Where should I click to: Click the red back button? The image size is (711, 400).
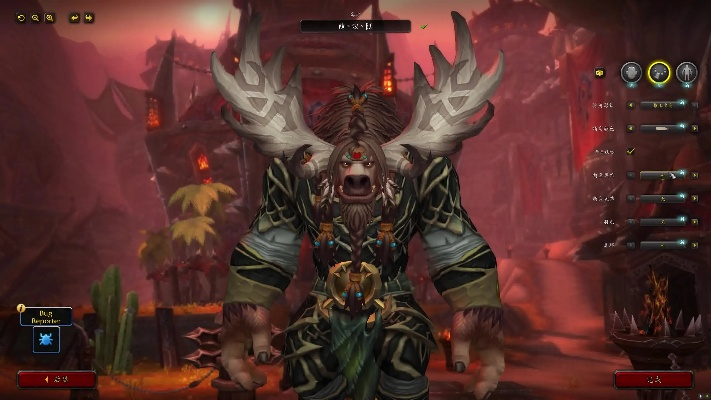coord(57,380)
